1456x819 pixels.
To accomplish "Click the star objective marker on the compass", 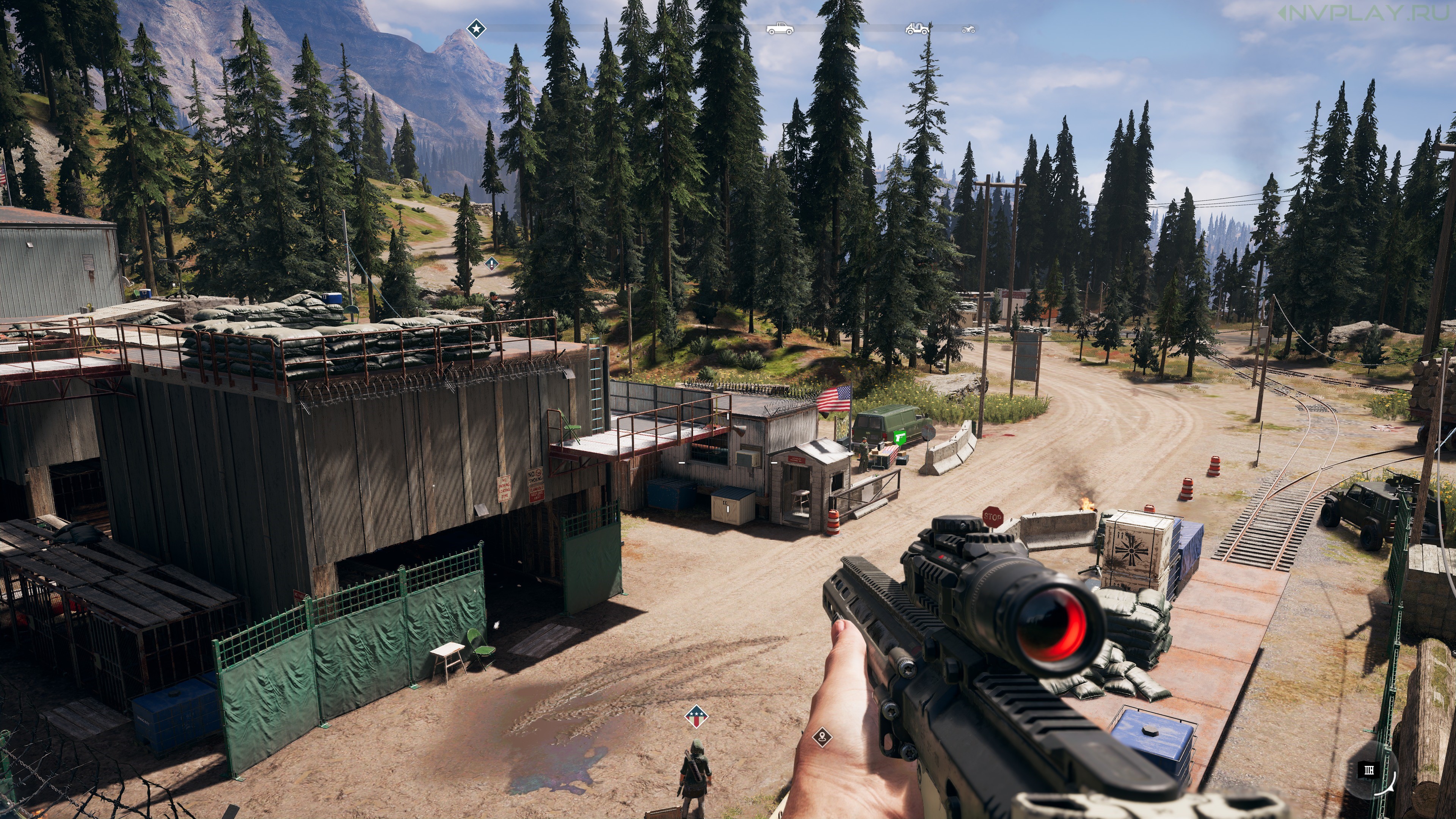I will coord(476,28).
